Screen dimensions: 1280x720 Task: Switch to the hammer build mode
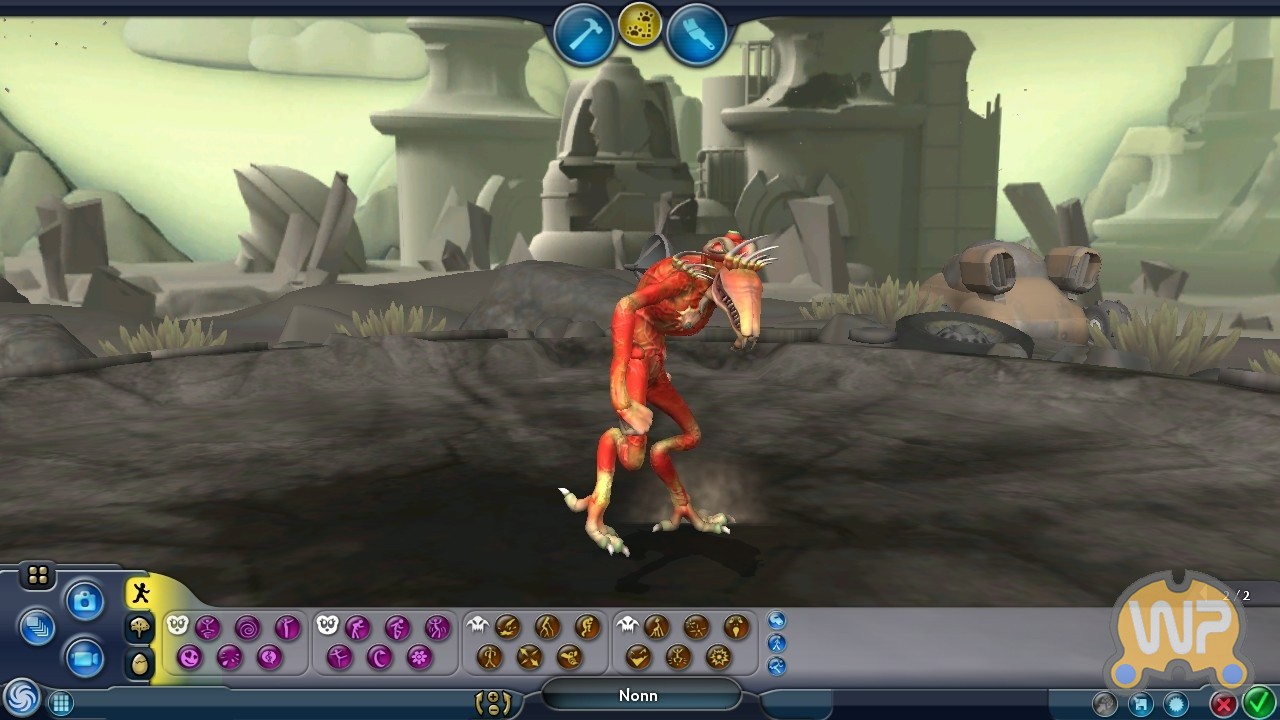584,36
